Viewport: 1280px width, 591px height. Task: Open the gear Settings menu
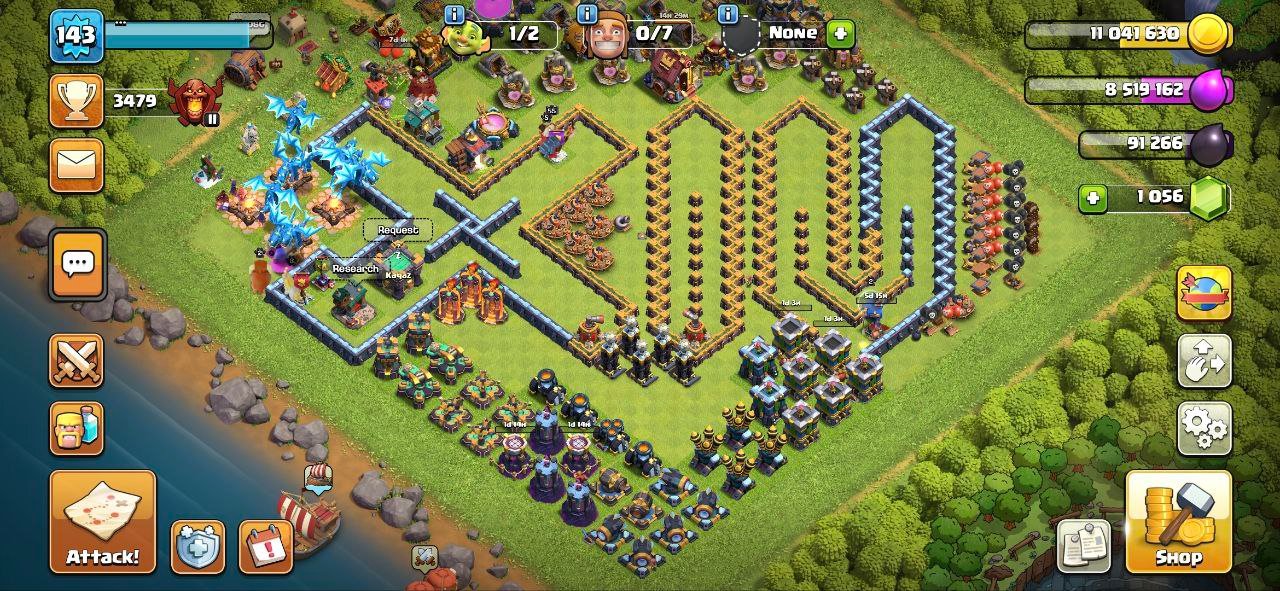pos(1203,428)
